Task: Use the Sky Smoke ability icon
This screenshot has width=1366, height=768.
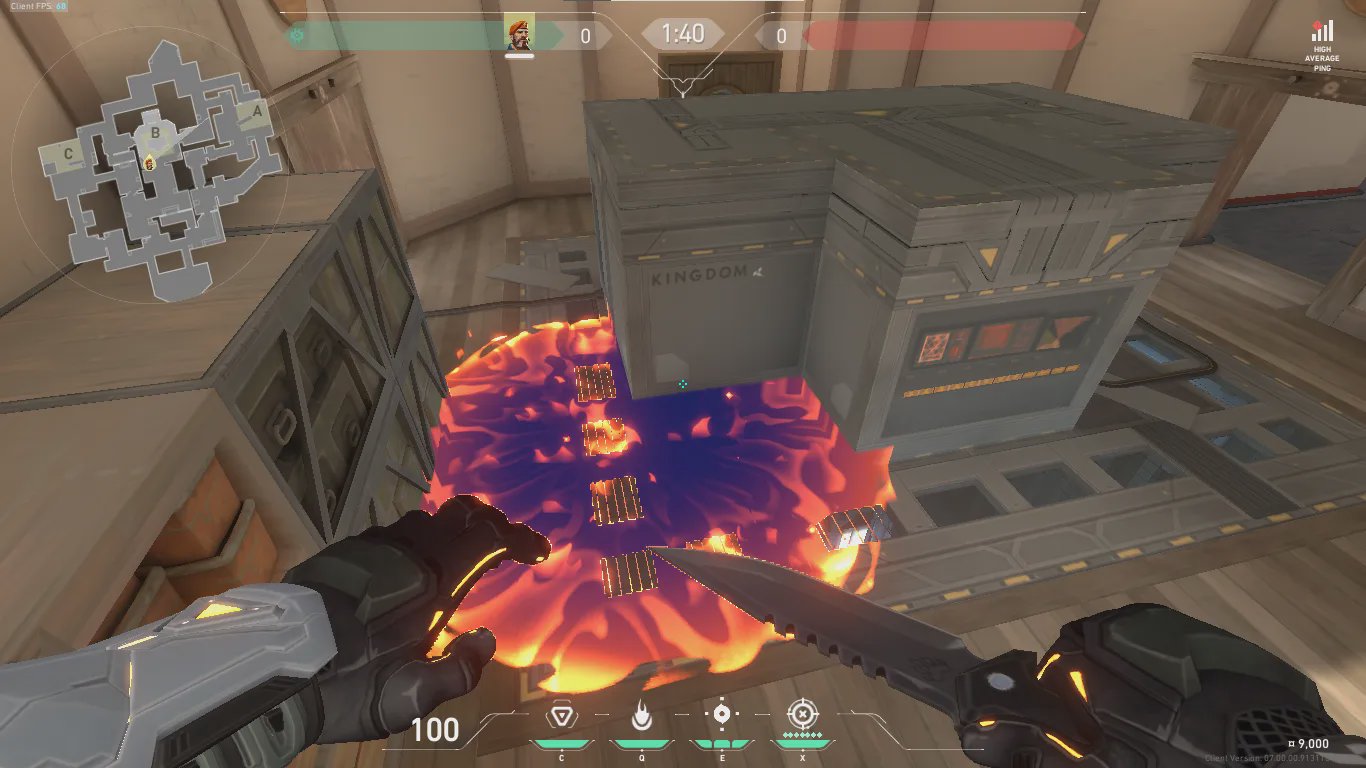Action: [721, 715]
